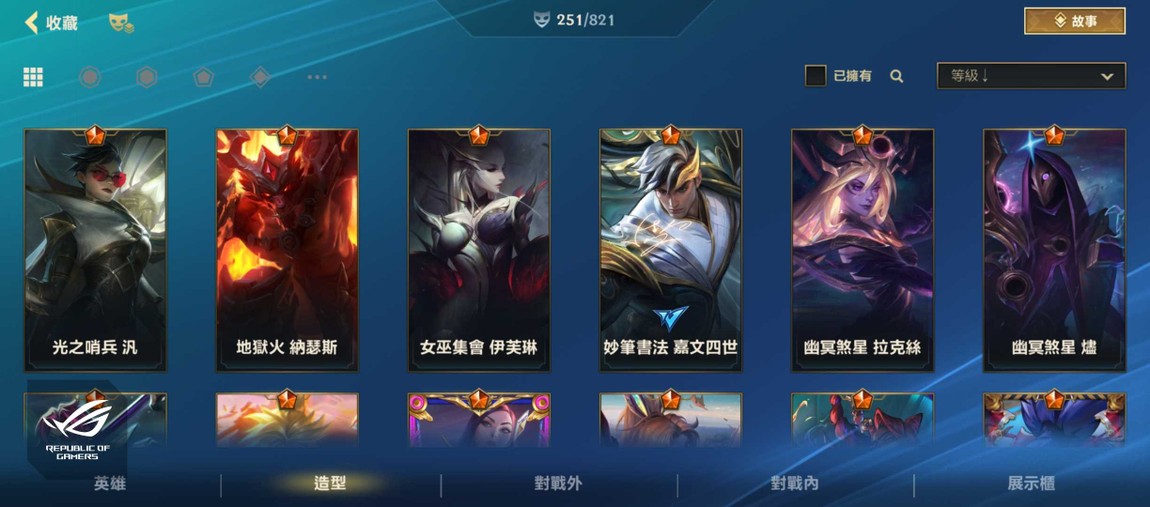Click the magnifying glass search icon
1150x507 pixels.
pyautogui.click(x=897, y=76)
